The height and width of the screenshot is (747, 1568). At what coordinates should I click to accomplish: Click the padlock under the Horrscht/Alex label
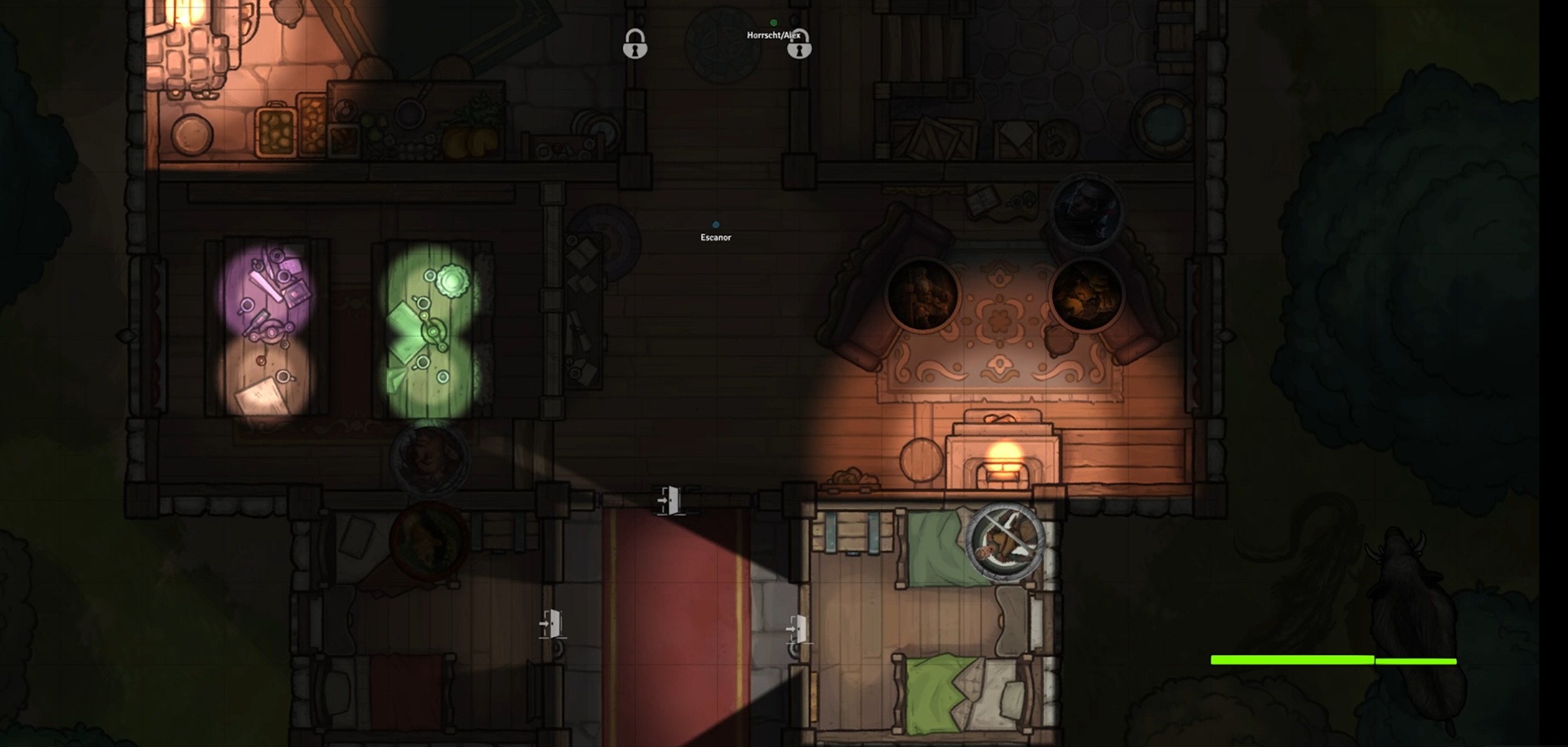tap(799, 44)
